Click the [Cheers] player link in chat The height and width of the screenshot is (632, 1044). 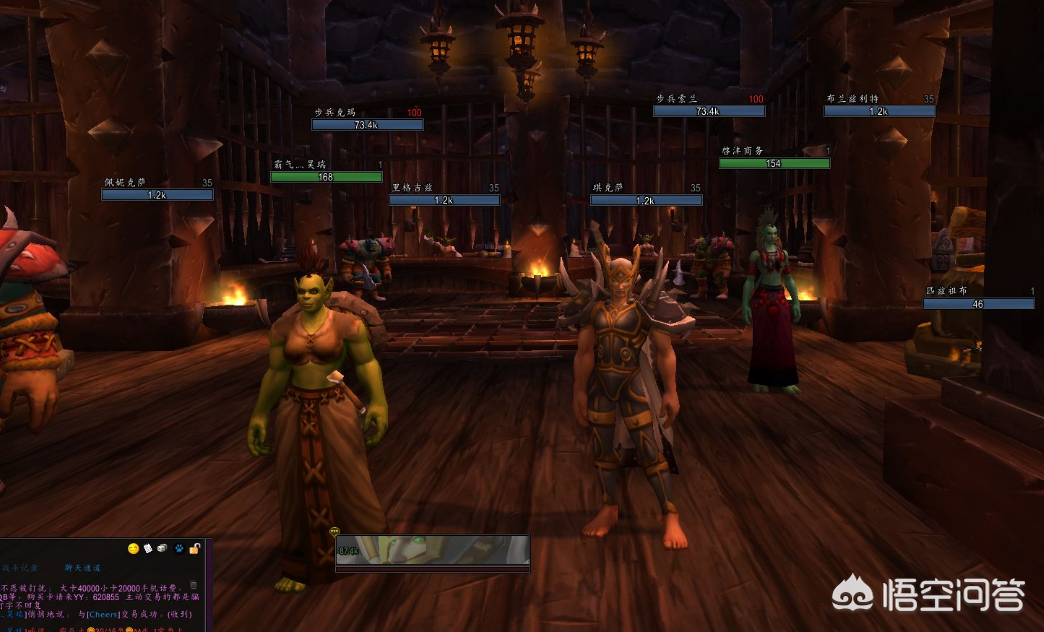[102, 614]
